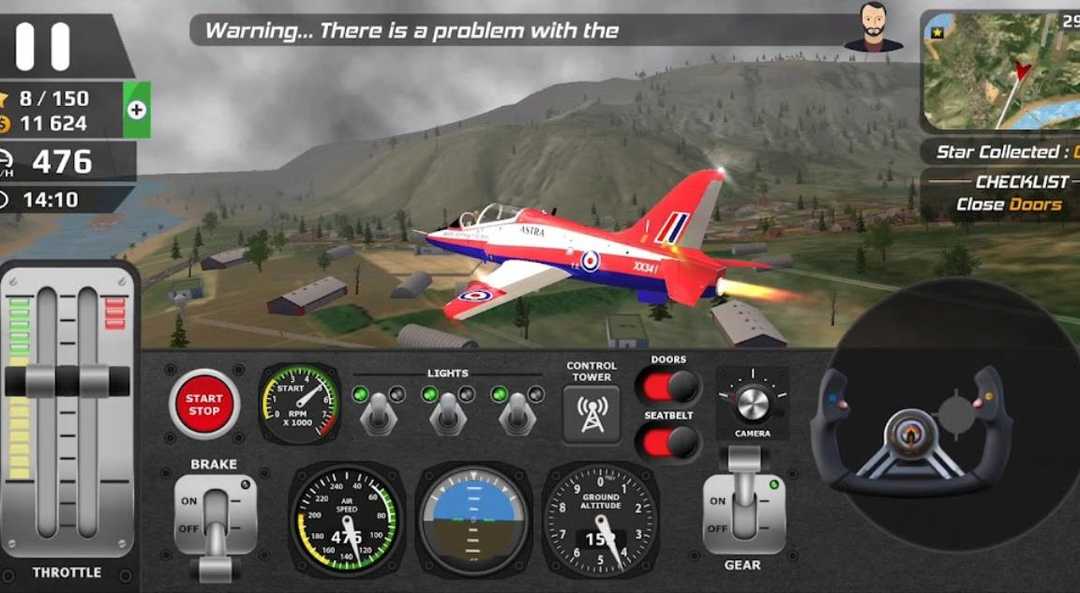
Task: Tap the pilot avatar portrait
Action: tap(873, 27)
